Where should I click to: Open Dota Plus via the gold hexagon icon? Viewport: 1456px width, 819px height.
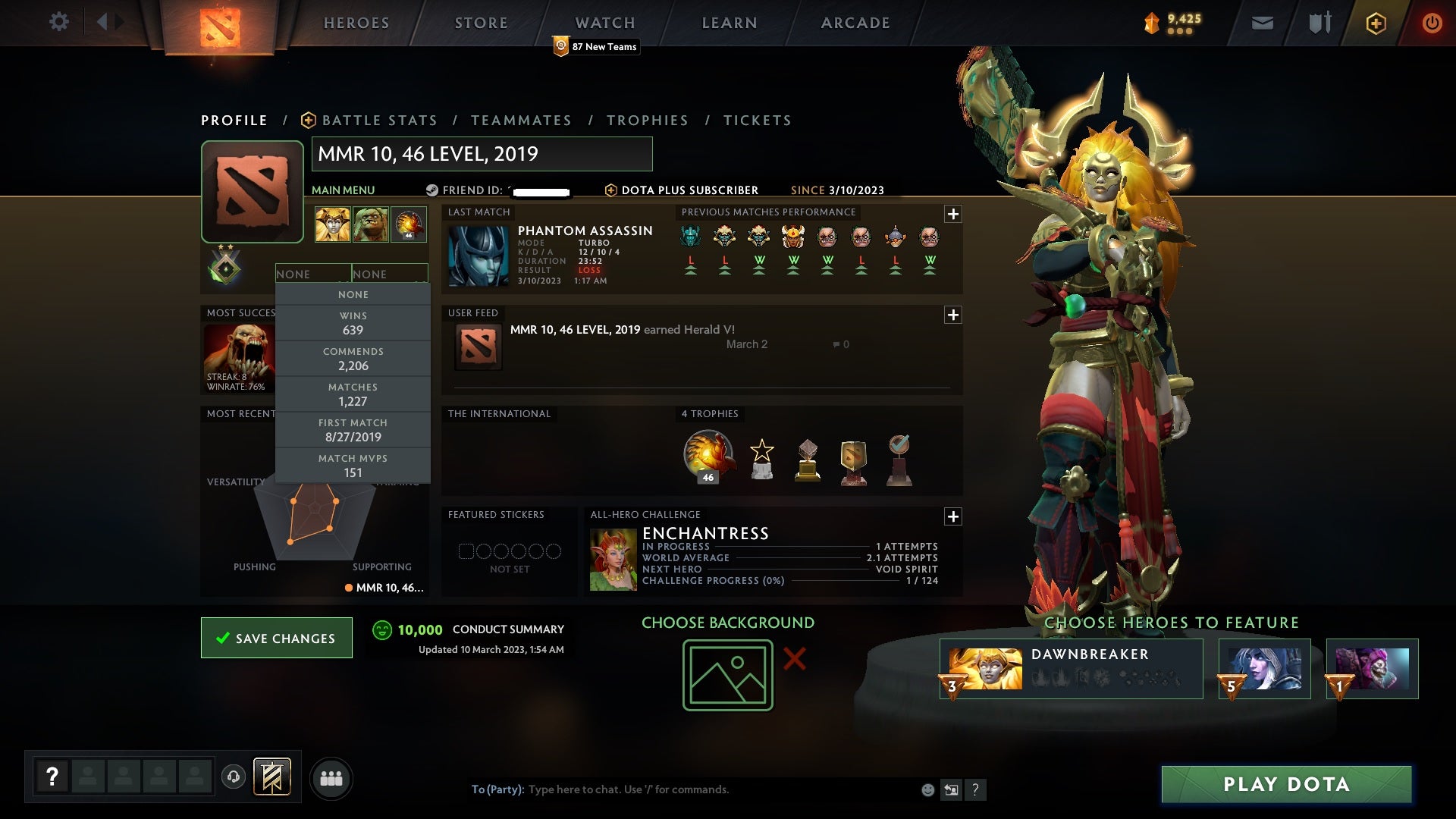tap(1376, 23)
